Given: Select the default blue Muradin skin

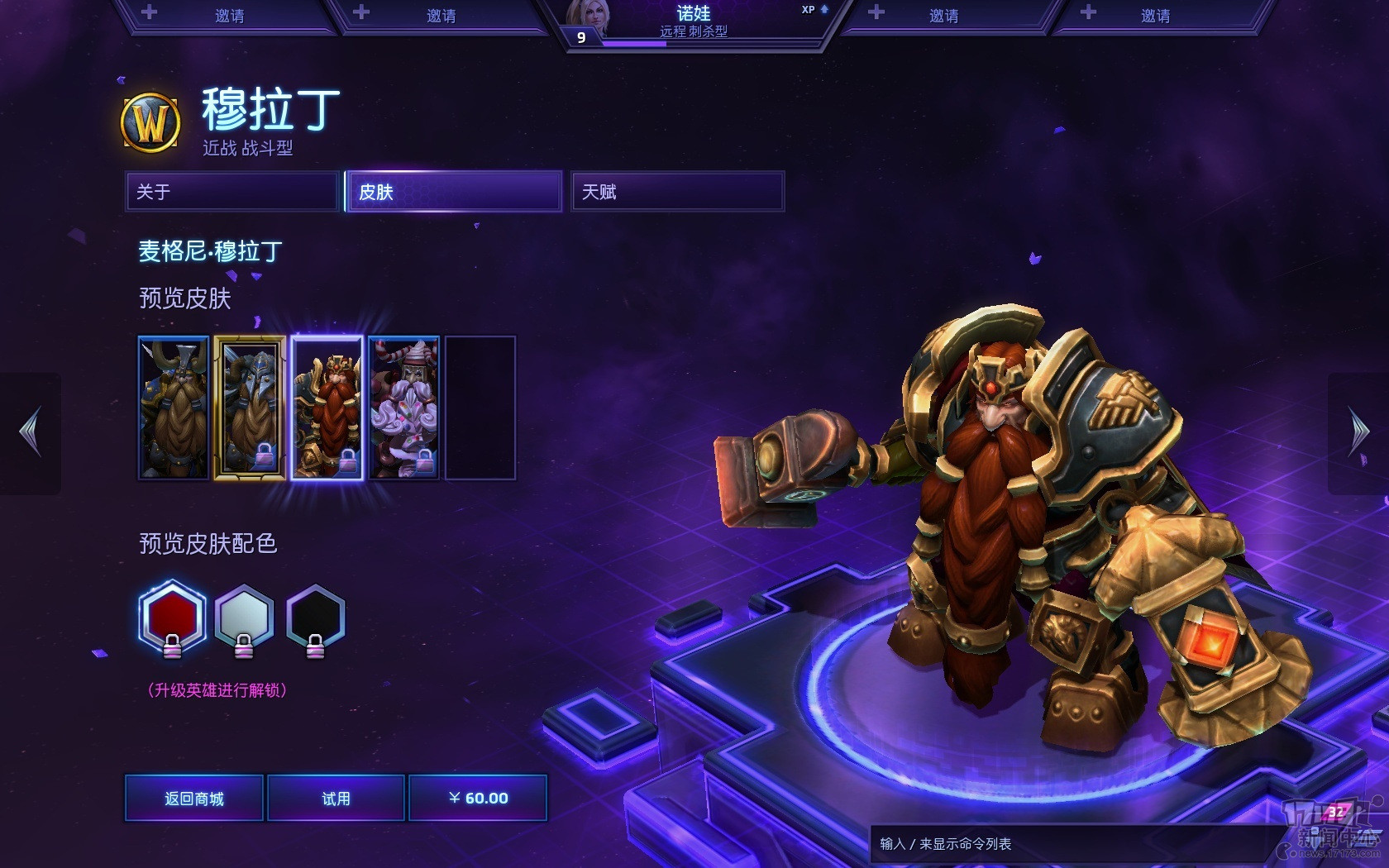Looking at the screenshot, I should (174, 408).
